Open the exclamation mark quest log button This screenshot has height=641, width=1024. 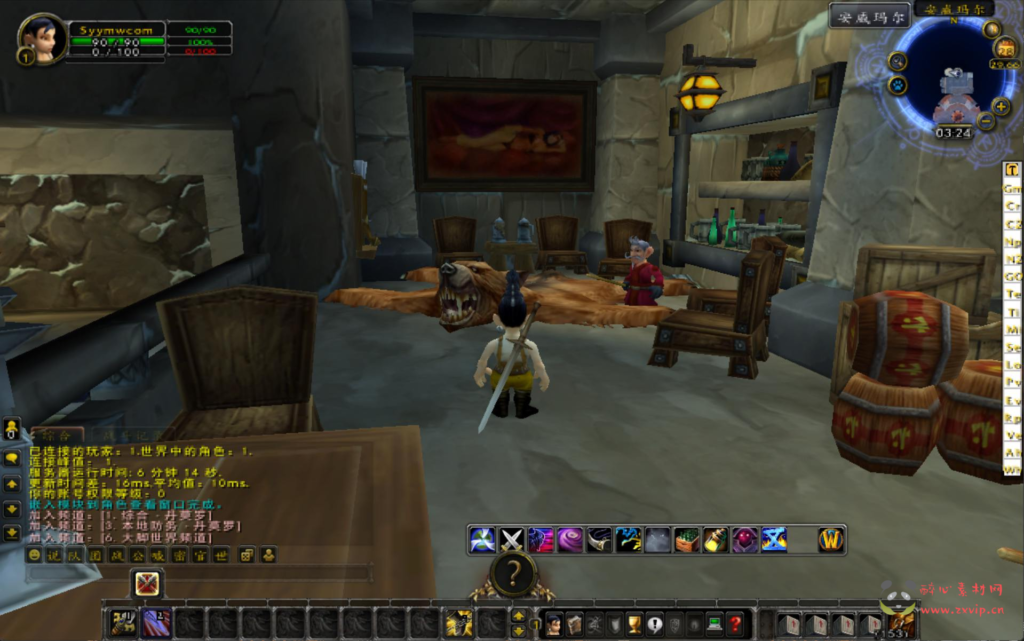[655, 625]
